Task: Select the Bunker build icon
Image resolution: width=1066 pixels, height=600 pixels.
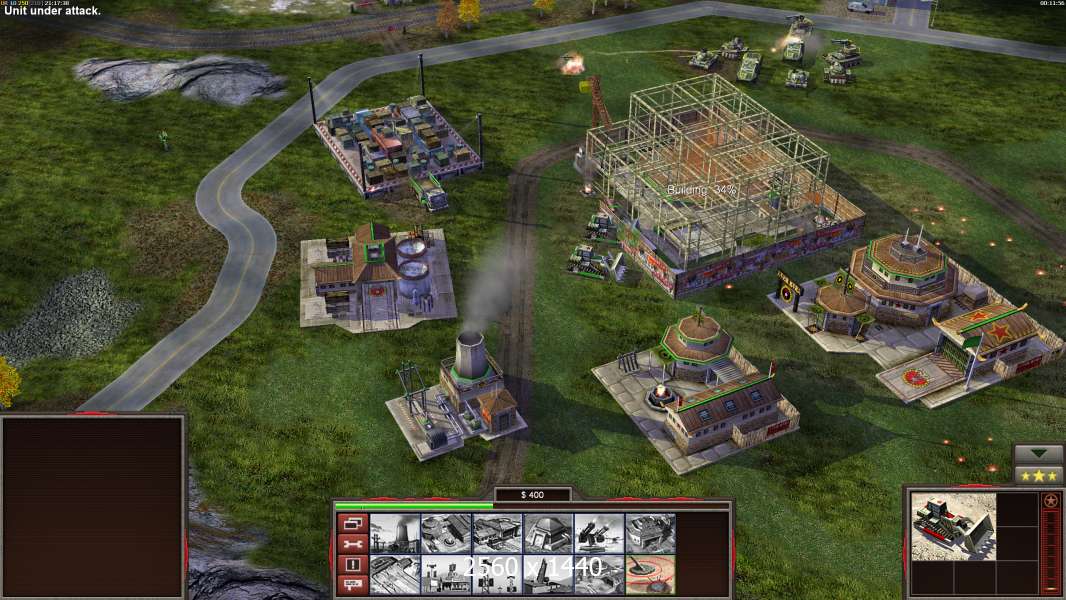Action: [547, 533]
